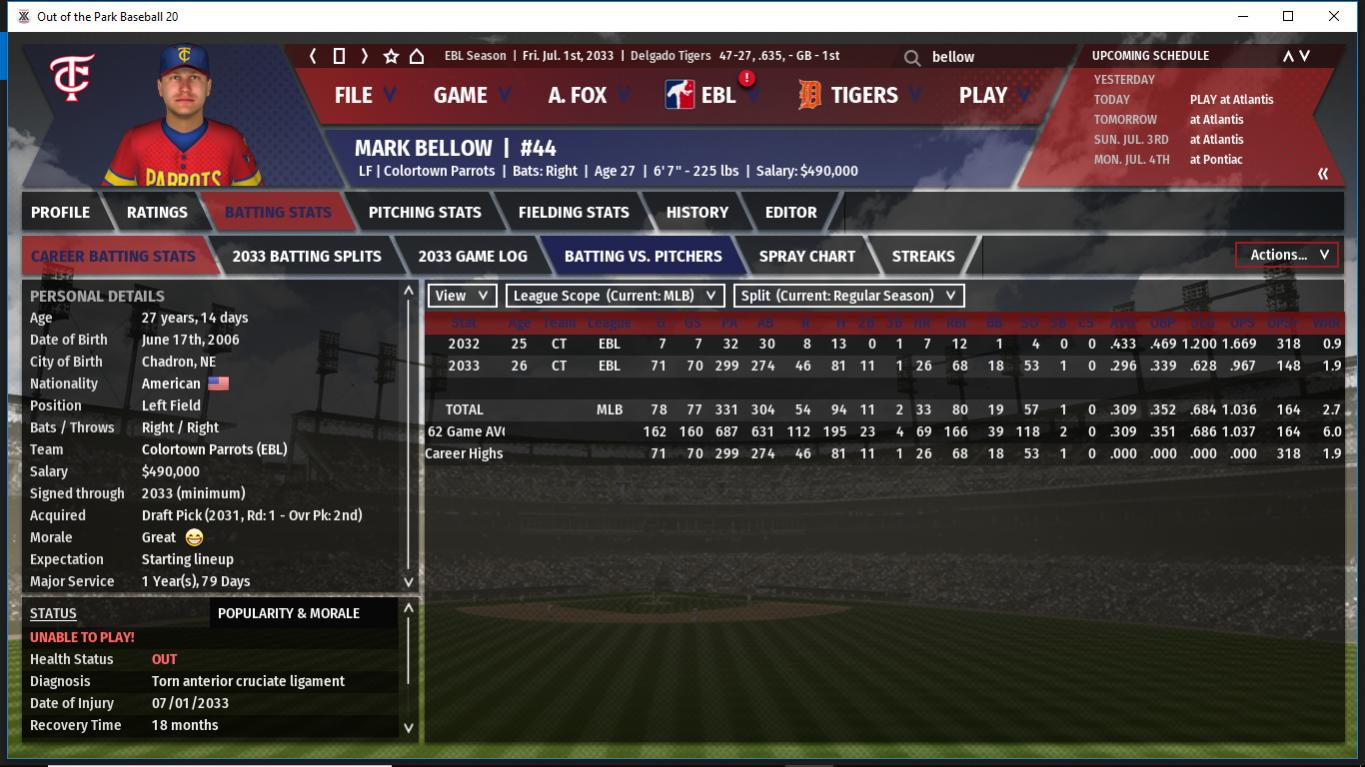Open the STREAKS subtab
The width and height of the screenshot is (1365, 767).
(922, 256)
